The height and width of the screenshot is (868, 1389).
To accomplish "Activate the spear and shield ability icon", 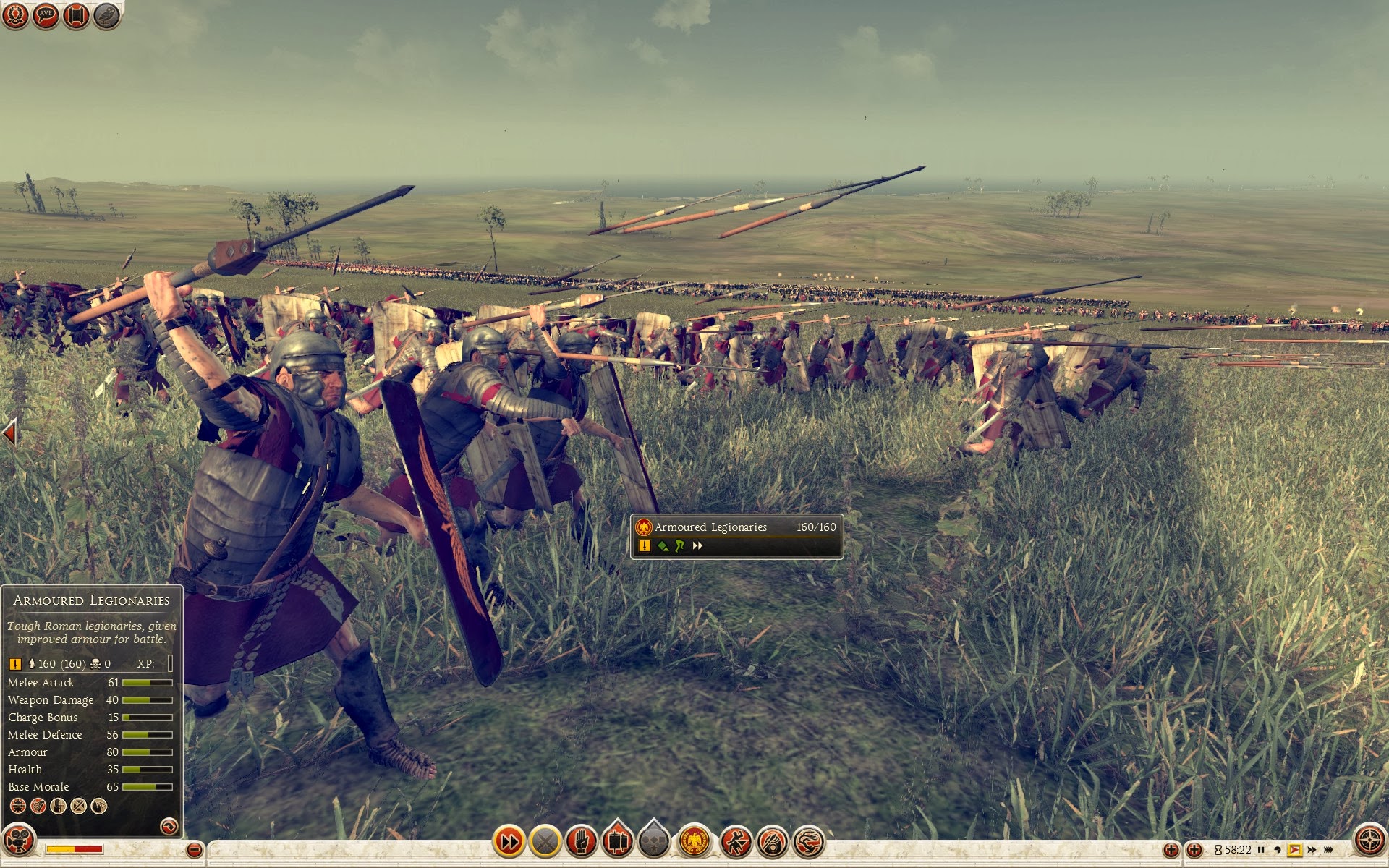I will click(772, 841).
